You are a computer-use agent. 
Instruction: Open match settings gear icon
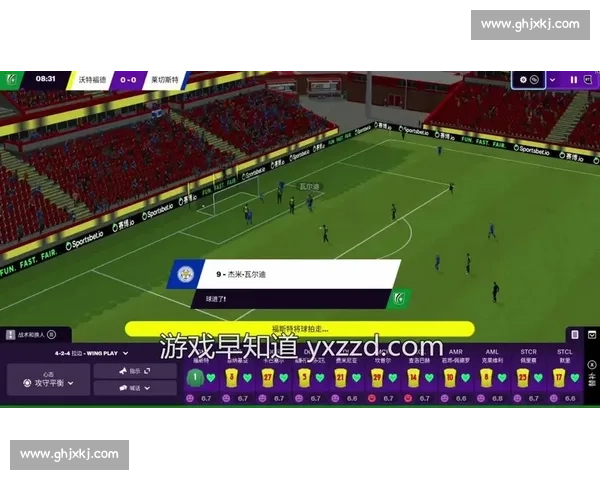tap(523, 79)
